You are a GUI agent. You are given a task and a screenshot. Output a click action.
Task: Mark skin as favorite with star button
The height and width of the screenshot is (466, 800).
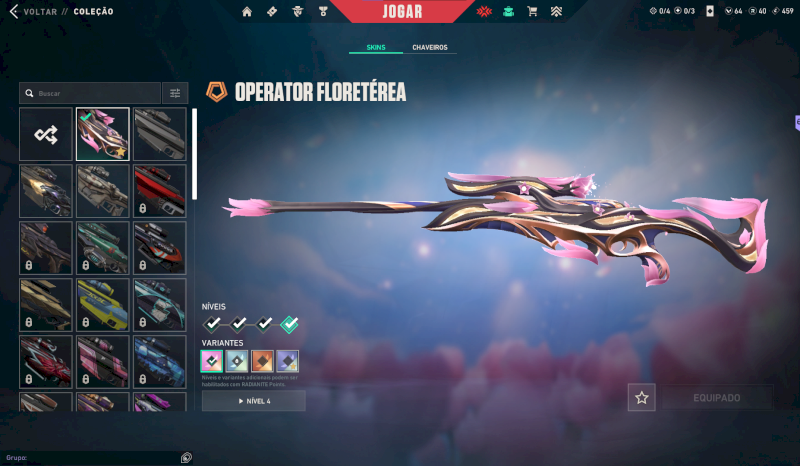[x=642, y=398]
